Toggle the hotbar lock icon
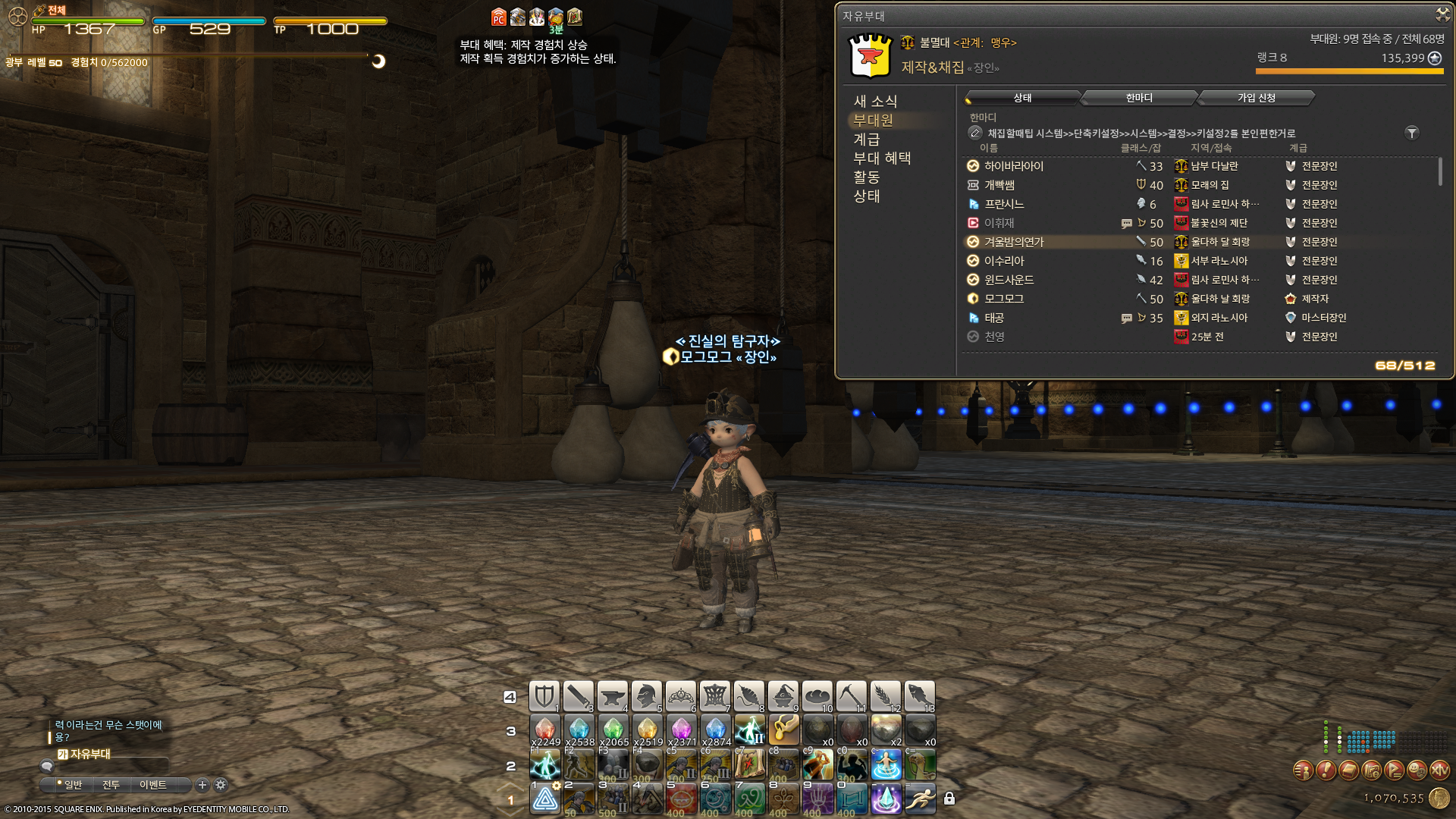This screenshot has height=819, width=1456. tap(949, 798)
